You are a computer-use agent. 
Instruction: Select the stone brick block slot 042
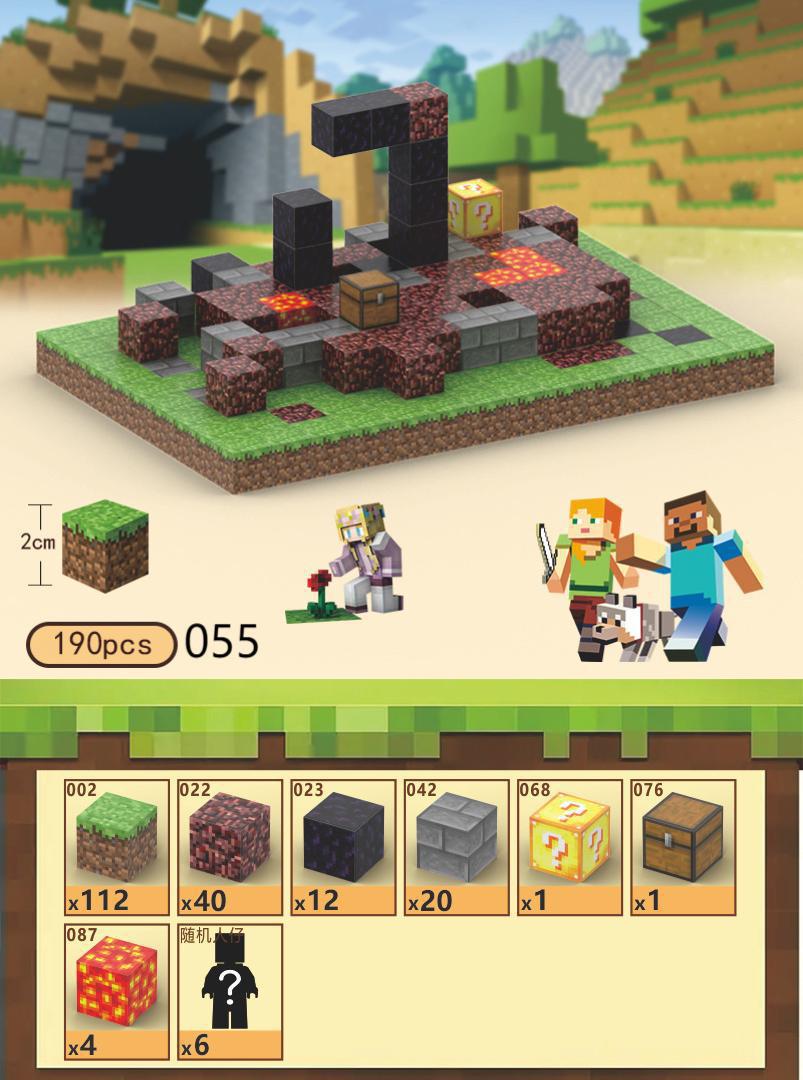pyautogui.click(x=457, y=846)
